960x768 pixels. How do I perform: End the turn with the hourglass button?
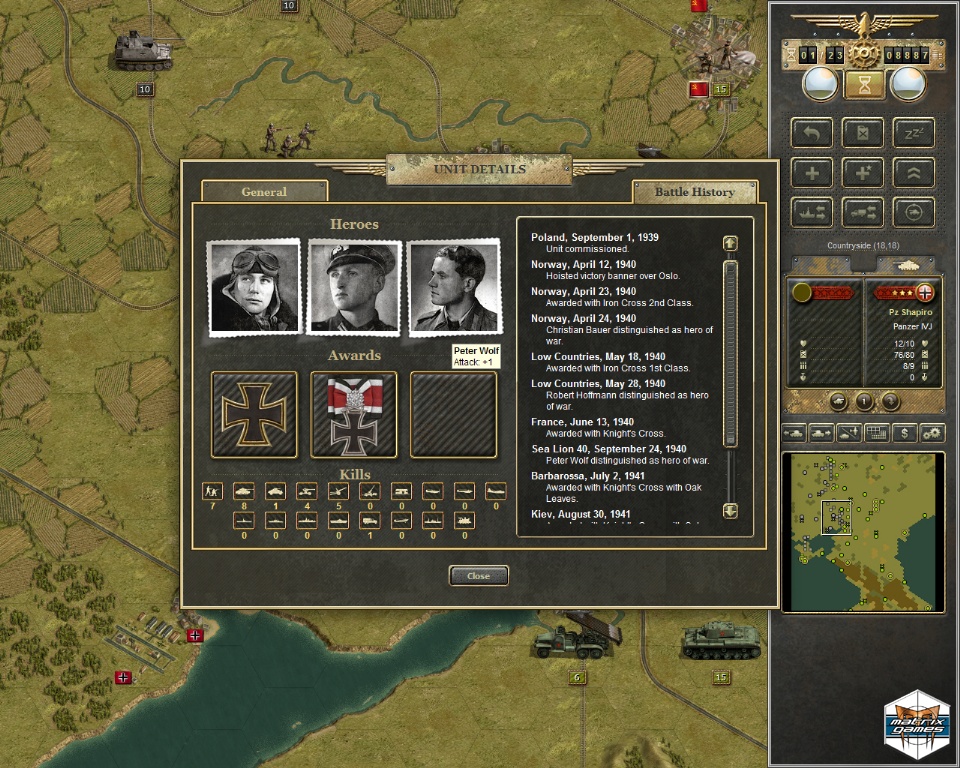coord(864,84)
